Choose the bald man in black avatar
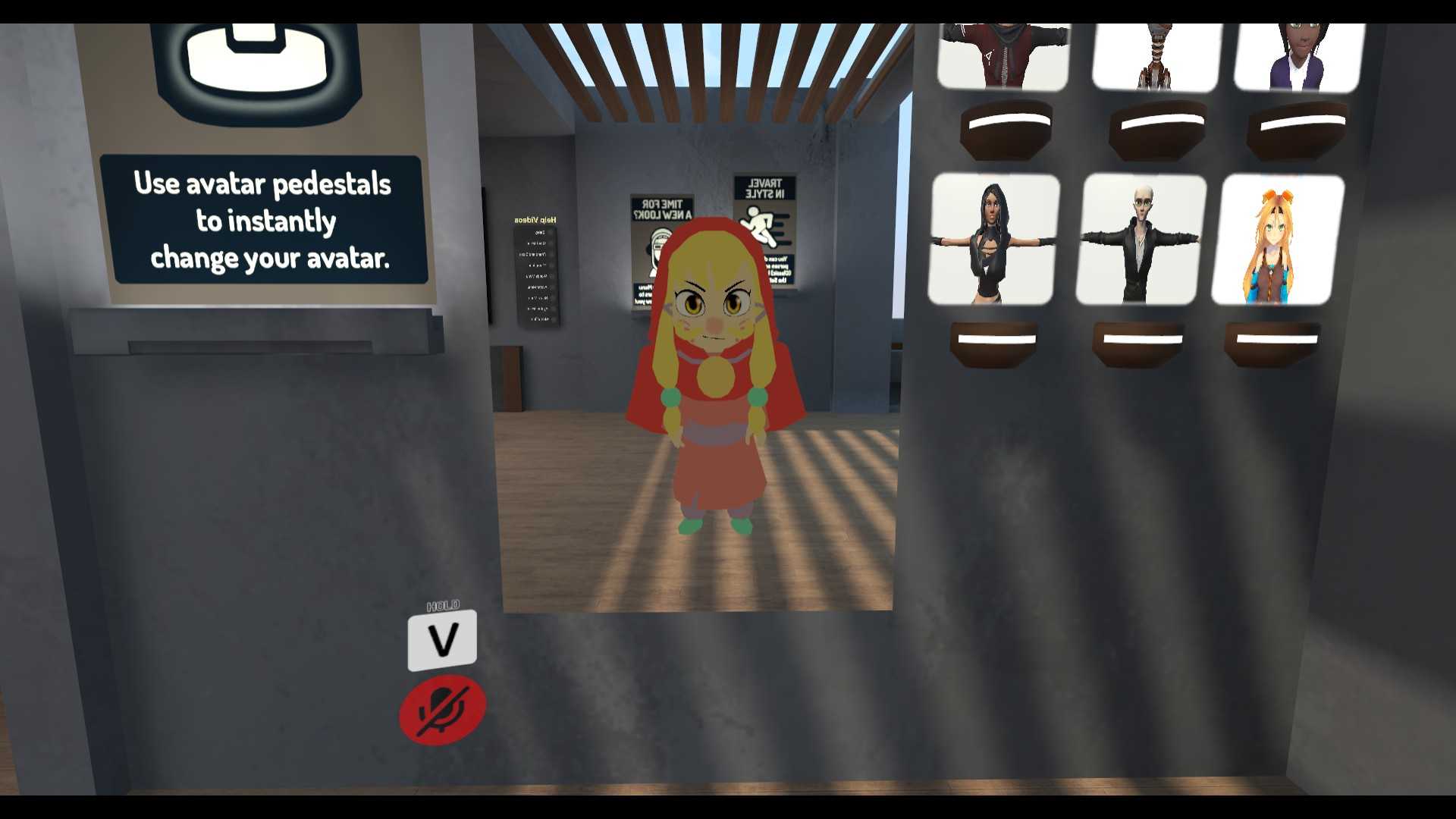 (x=1139, y=240)
